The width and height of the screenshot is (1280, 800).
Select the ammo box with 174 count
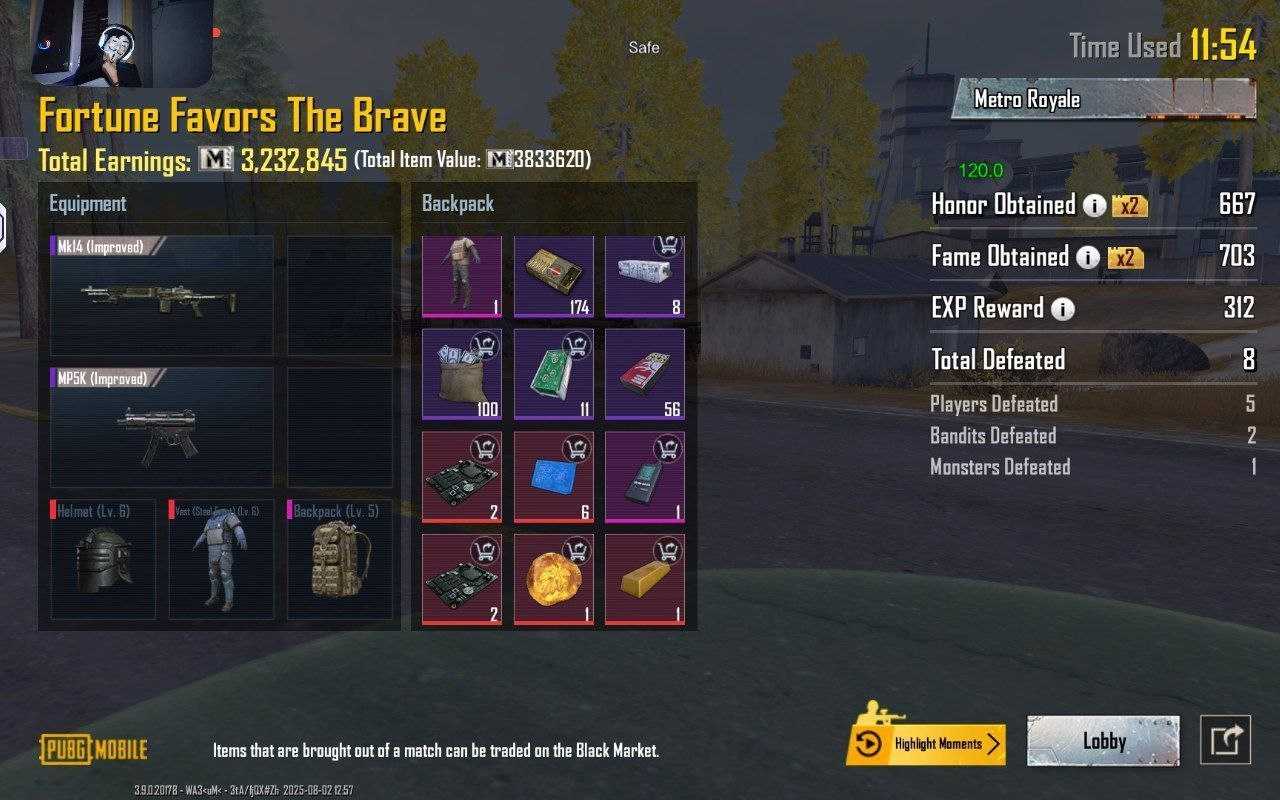pyautogui.click(x=553, y=277)
